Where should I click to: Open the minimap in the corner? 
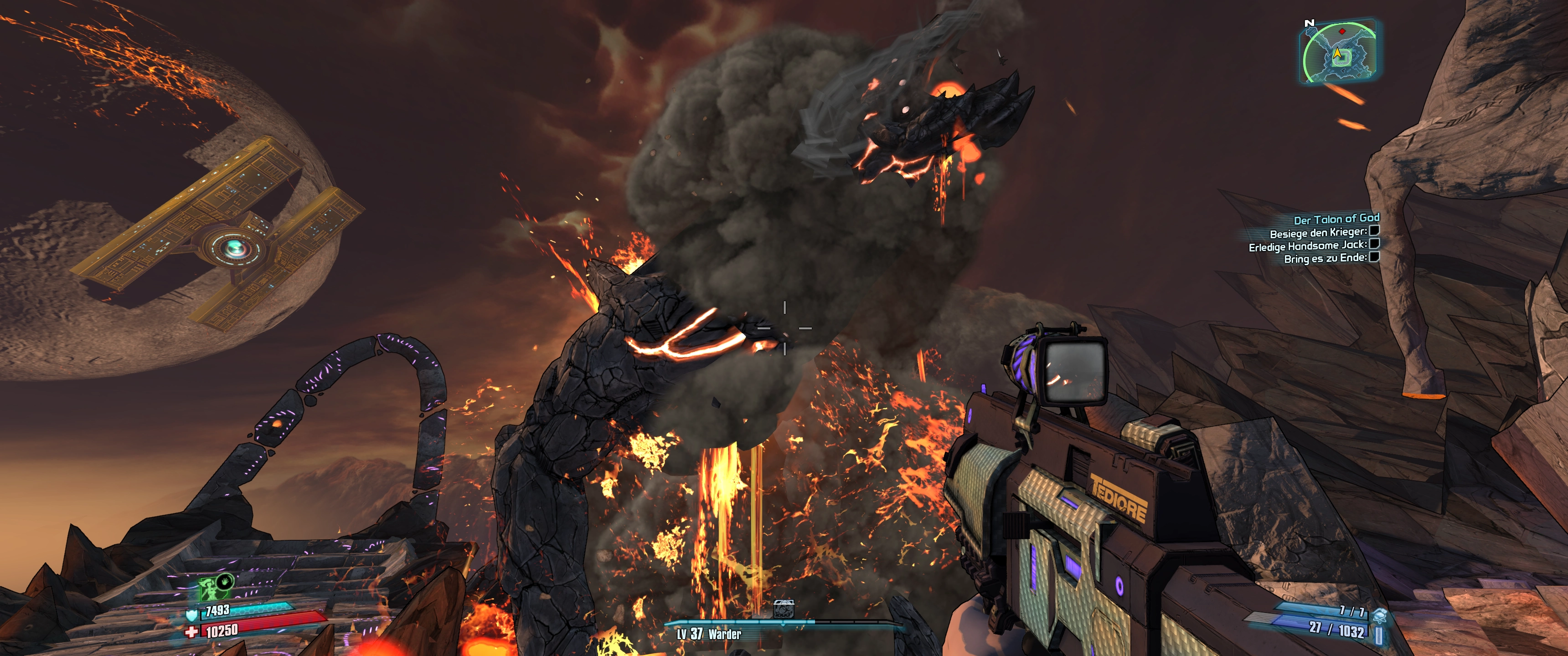pos(1339,53)
